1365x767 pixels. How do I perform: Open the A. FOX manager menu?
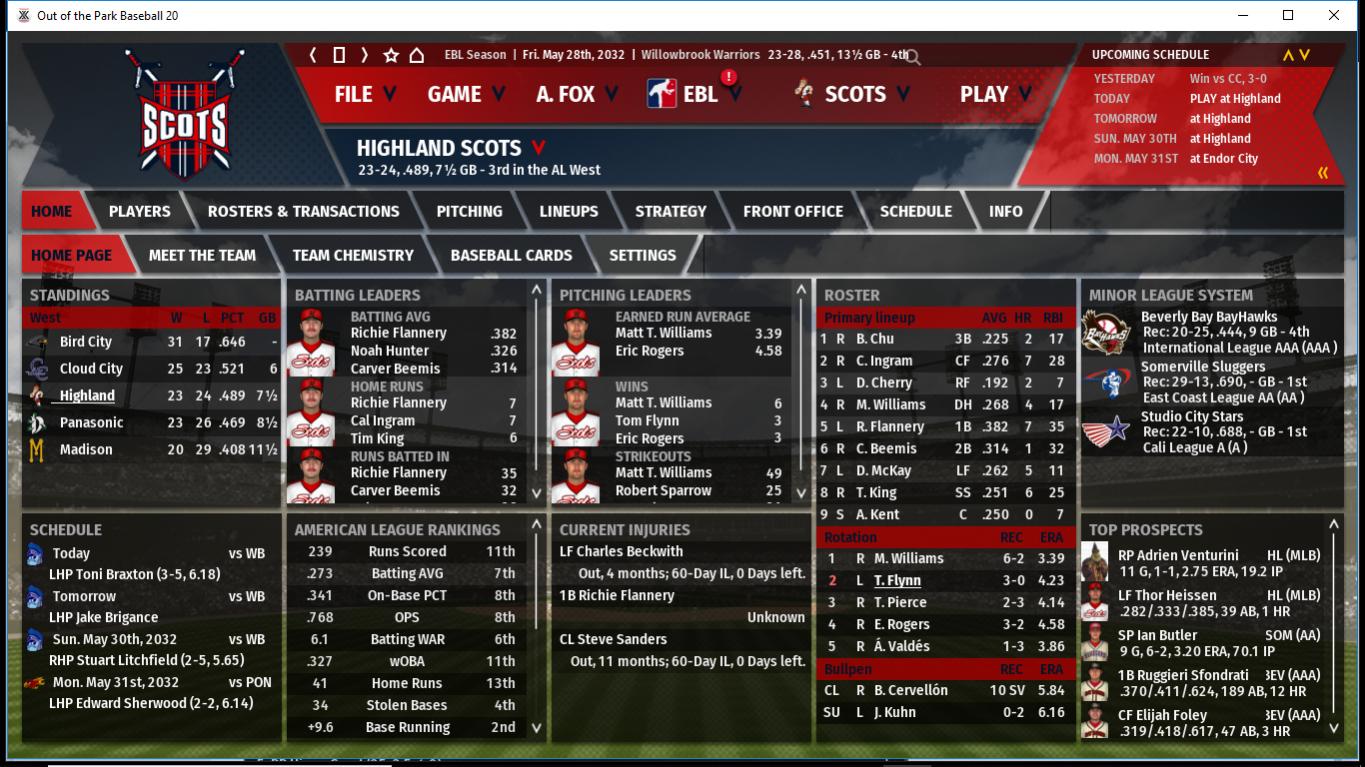click(x=576, y=94)
